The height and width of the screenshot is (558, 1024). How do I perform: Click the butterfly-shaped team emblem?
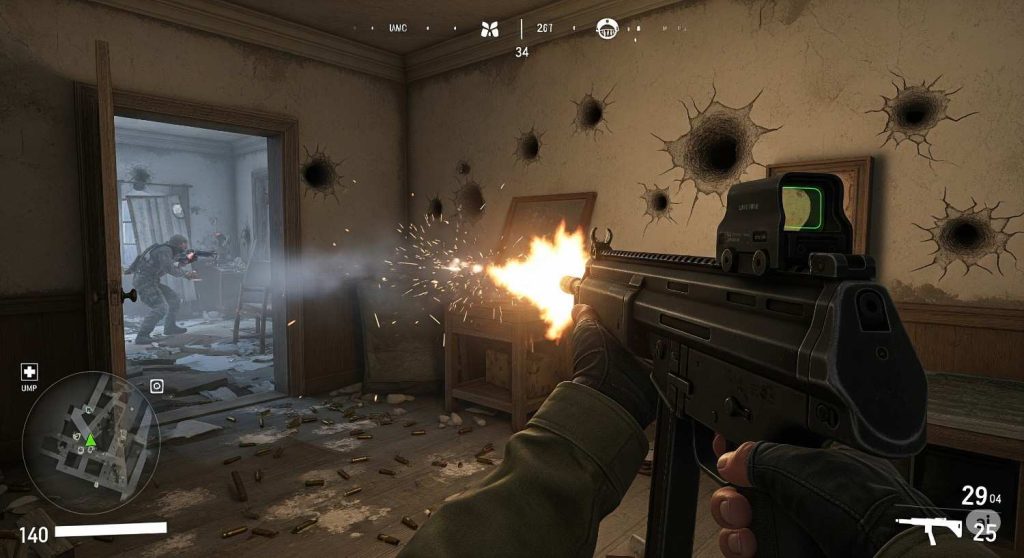coord(489,29)
